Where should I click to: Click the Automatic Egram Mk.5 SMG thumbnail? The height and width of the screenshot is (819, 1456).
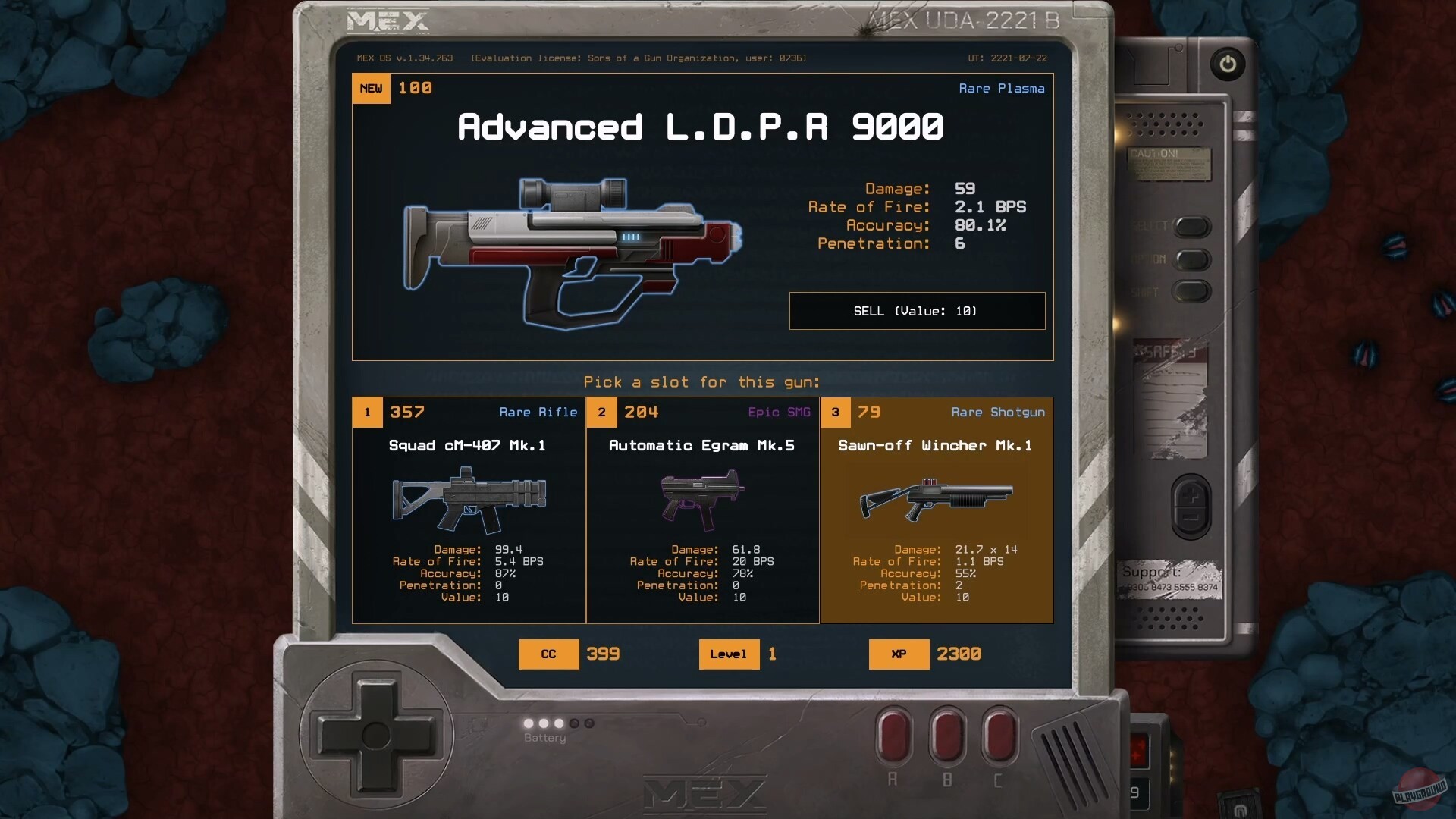[x=701, y=497]
